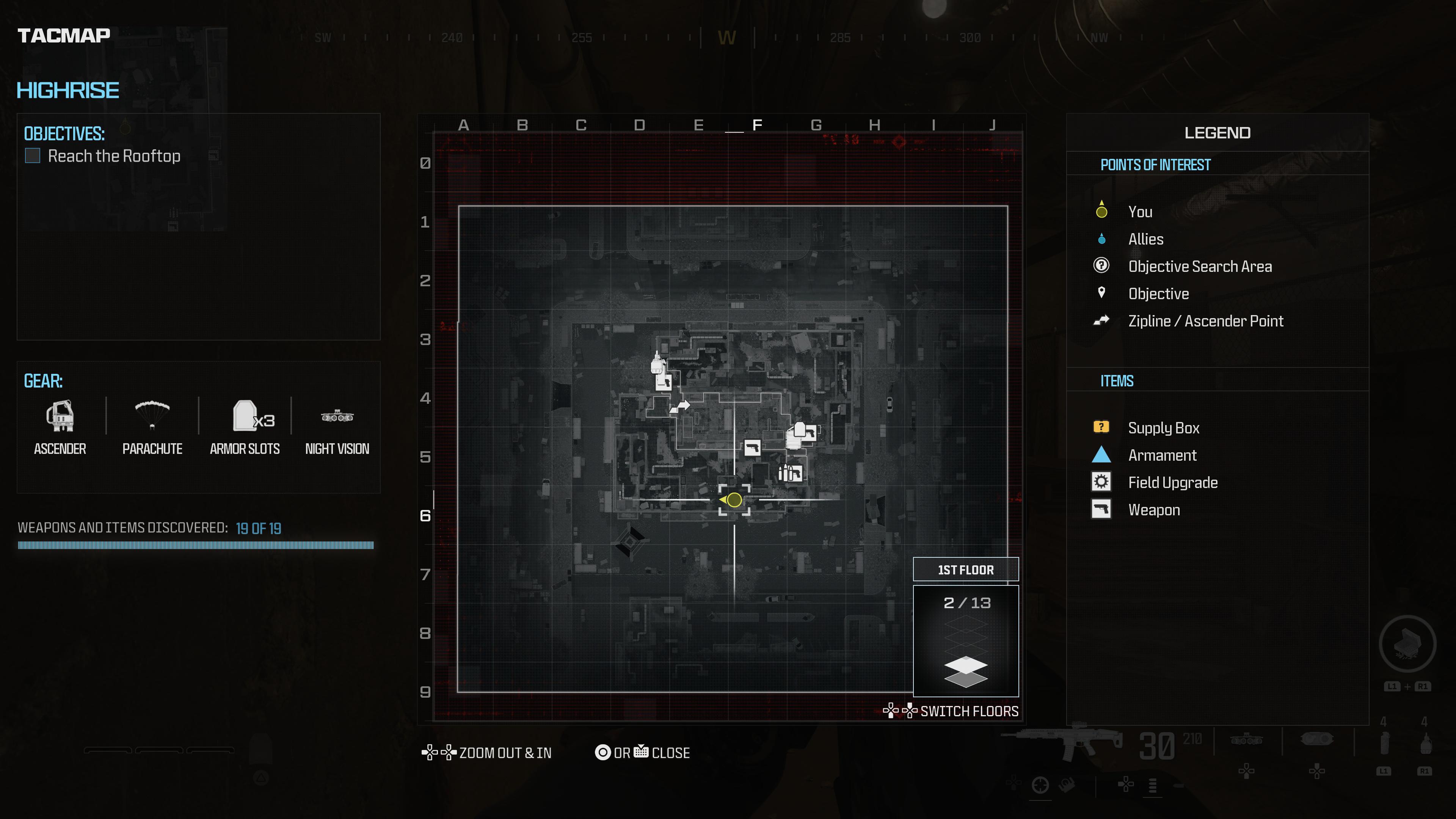Viewport: 1456px width, 819px height.
Task: Click the yellow player marker on the map
Action: [x=734, y=500]
